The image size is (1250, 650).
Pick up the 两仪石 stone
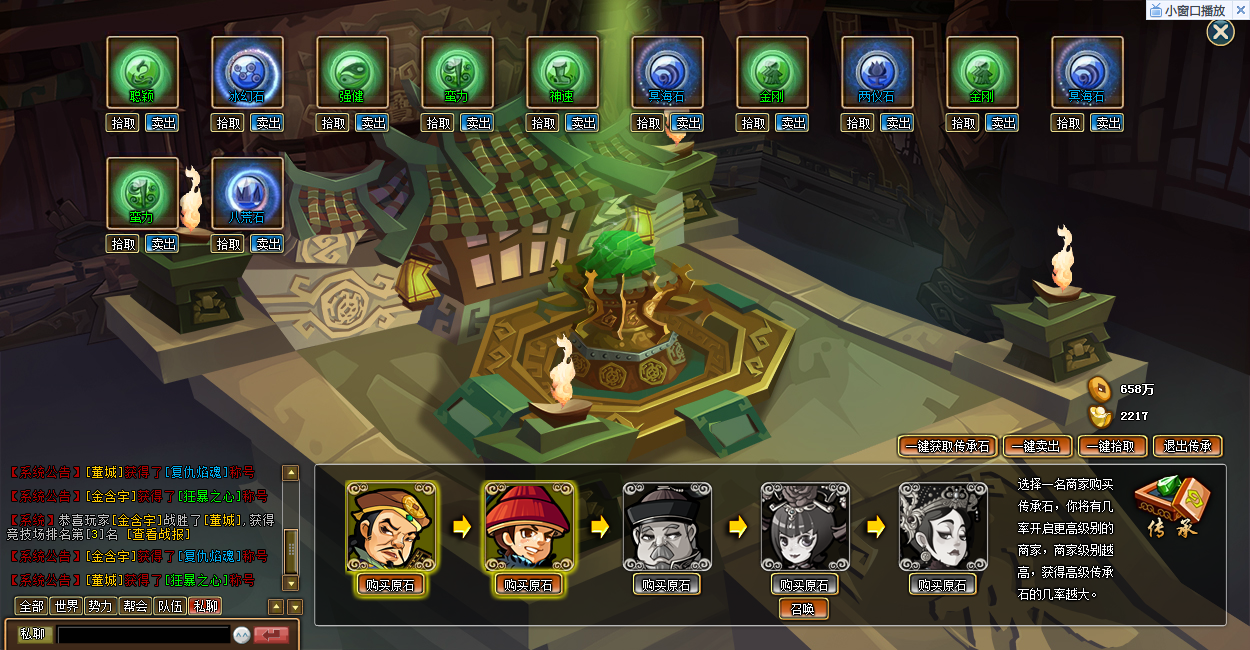pyautogui.click(x=858, y=123)
